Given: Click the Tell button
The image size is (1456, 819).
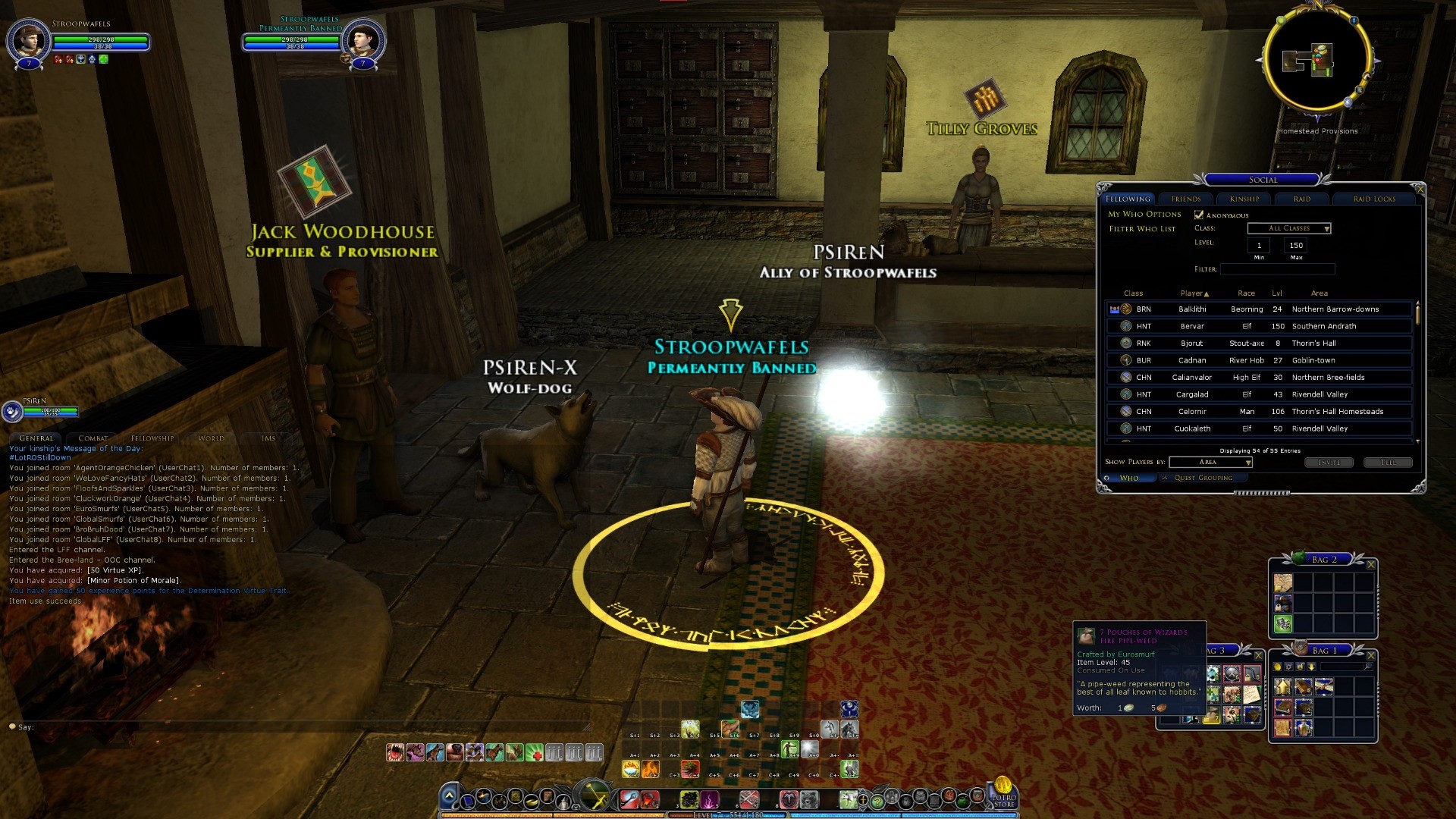Looking at the screenshot, I should (1388, 462).
